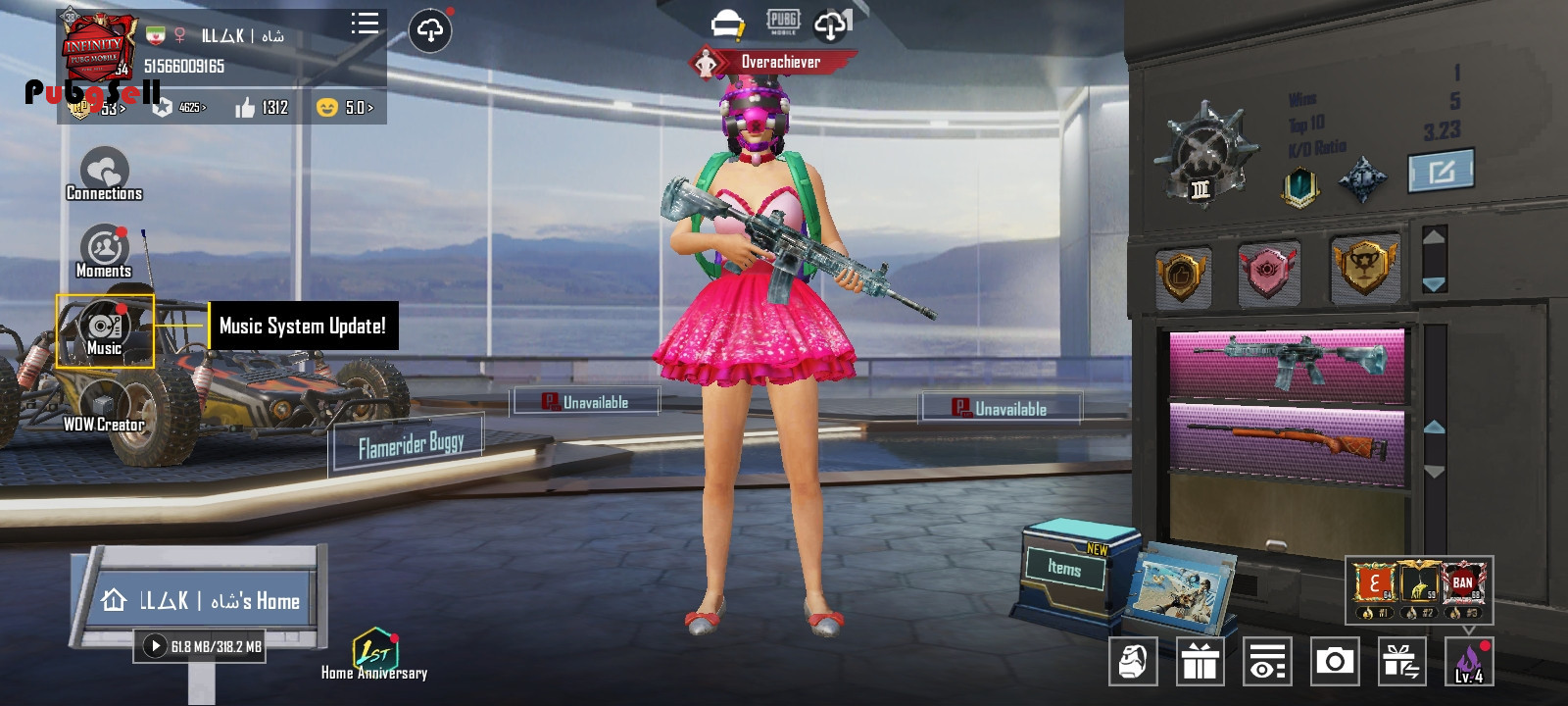This screenshot has width=1568, height=706.
Task: Select the orange wooden rifle display
Action: (1288, 443)
